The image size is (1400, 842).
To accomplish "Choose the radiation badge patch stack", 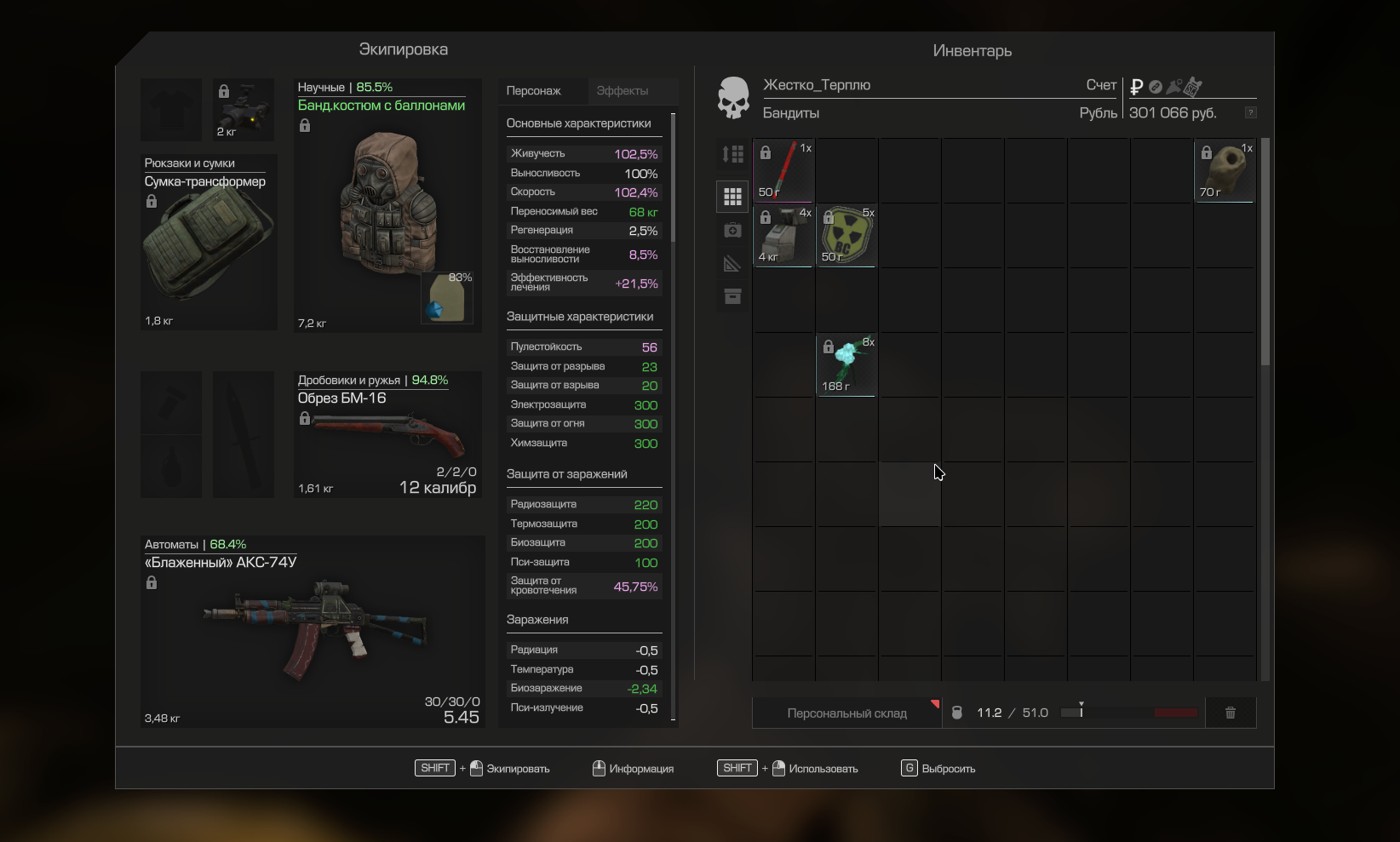I will tap(846, 235).
